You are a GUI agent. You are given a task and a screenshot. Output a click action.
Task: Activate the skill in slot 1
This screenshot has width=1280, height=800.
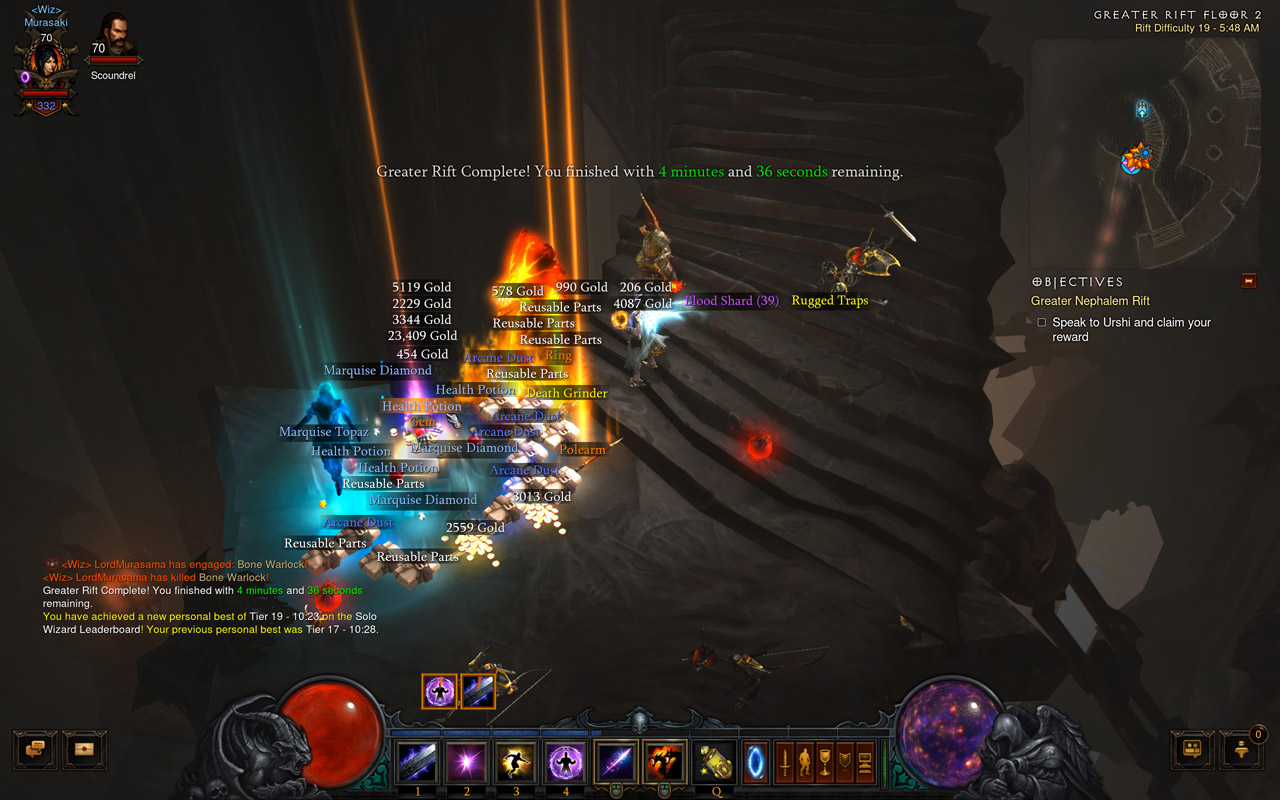[417, 763]
